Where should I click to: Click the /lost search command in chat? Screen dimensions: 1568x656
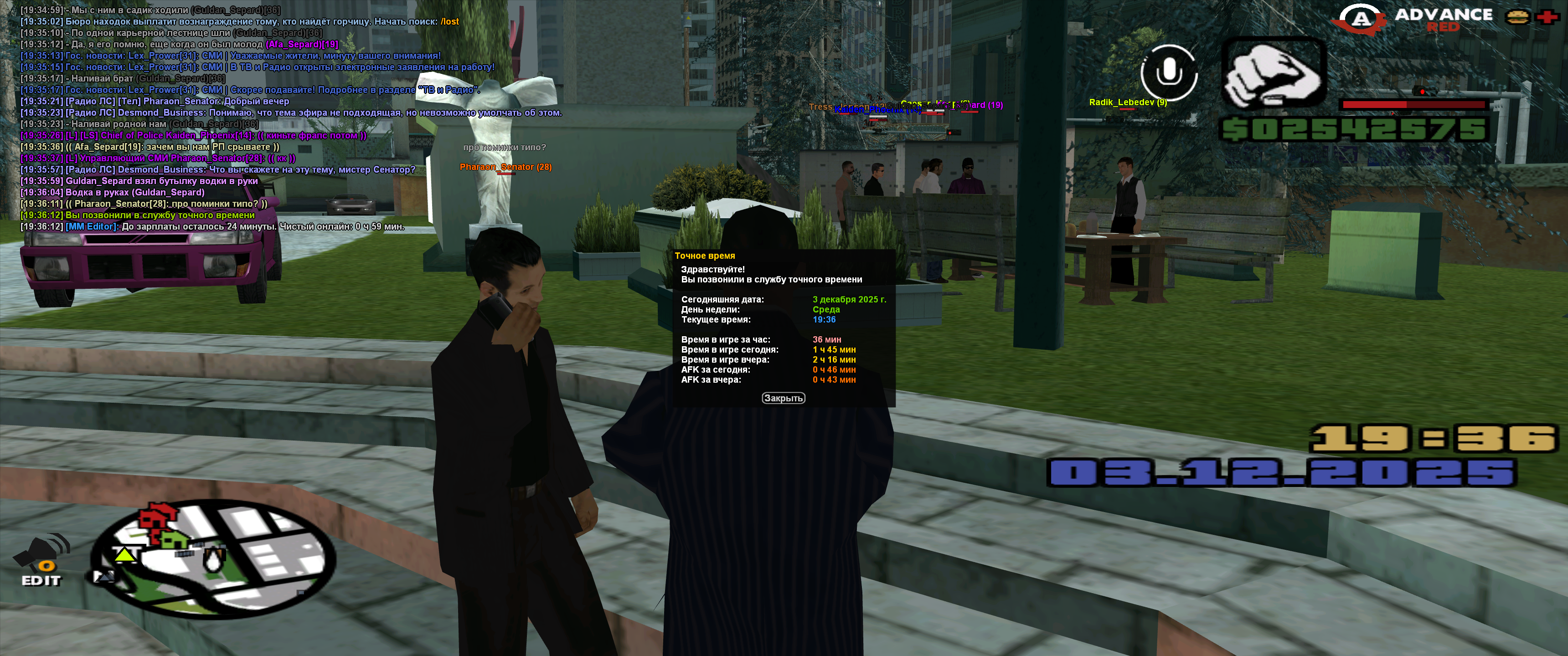point(449,21)
